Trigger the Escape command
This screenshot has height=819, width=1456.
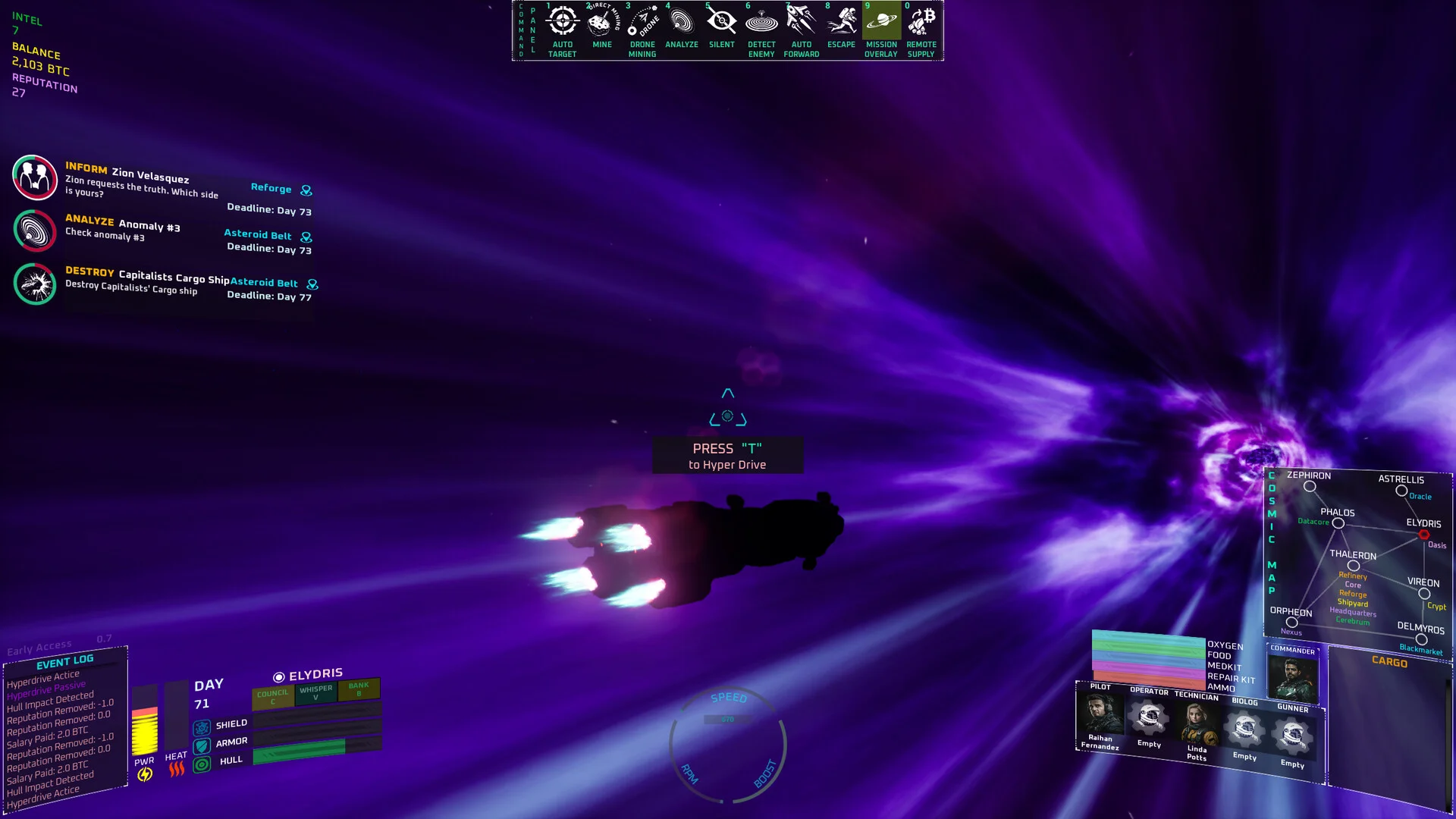point(841,22)
